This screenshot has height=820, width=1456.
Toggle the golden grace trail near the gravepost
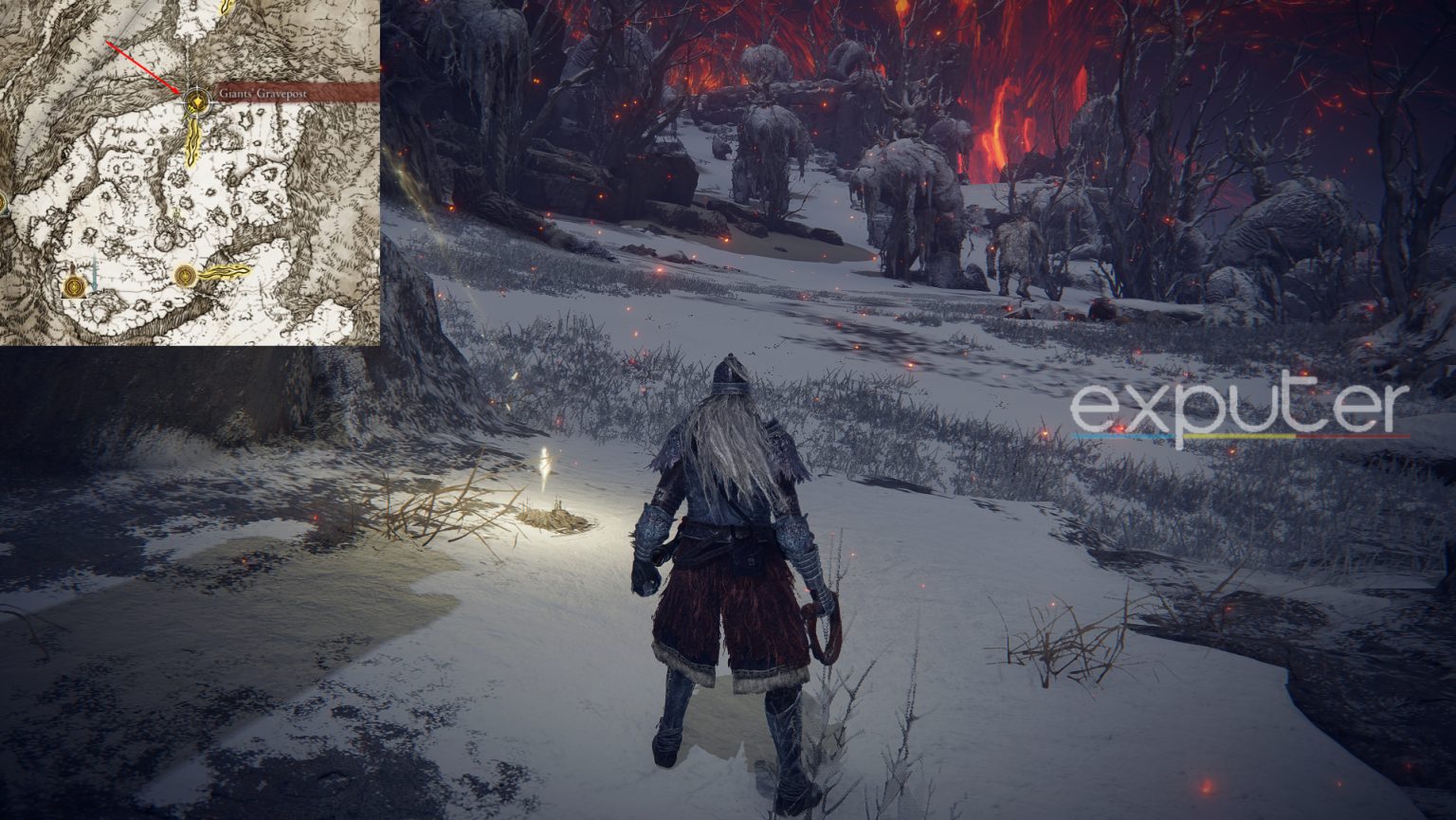[x=192, y=142]
